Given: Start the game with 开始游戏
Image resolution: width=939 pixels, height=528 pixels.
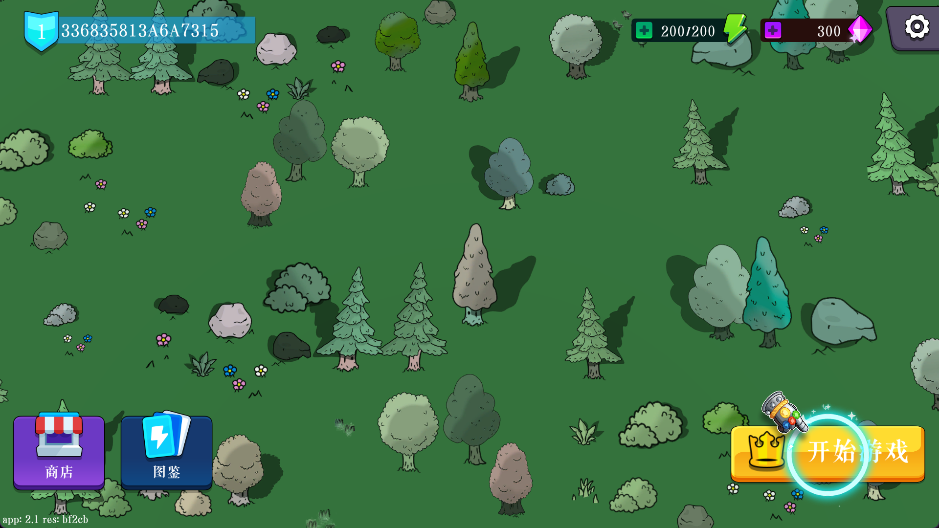Looking at the screenshot, I should 828,453.
